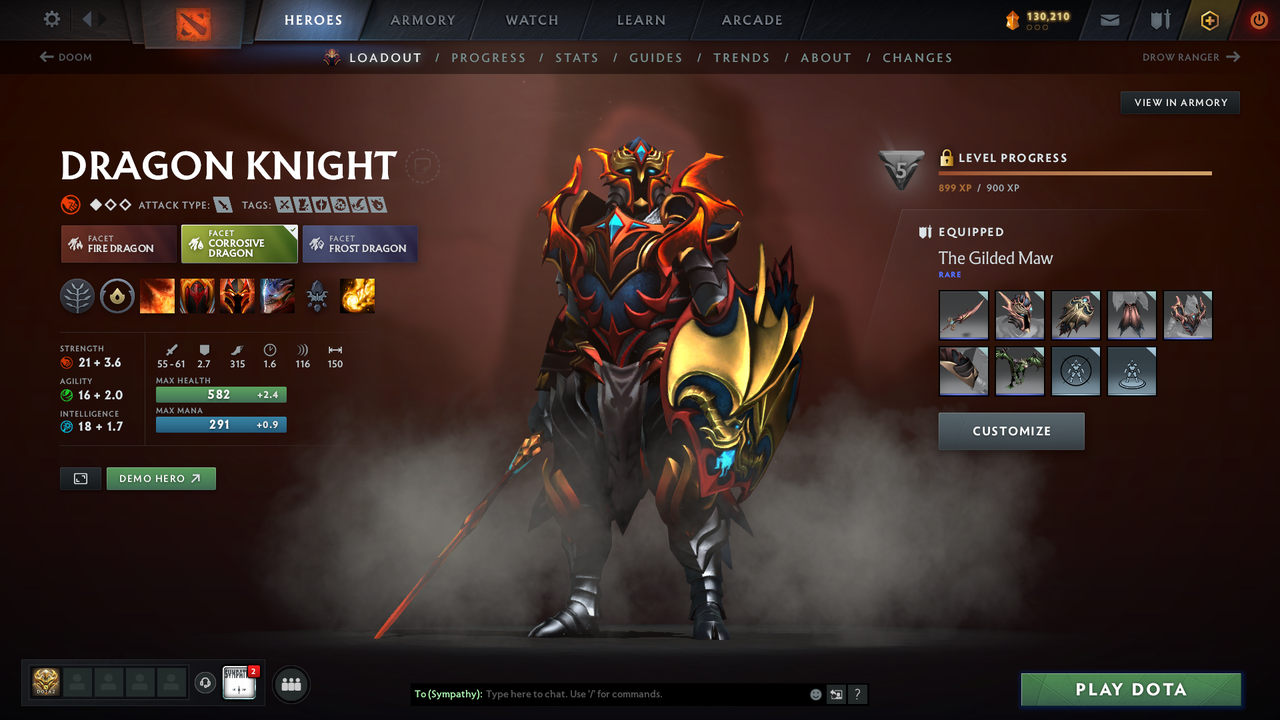Viewport: 1280px width, 720px height.
Task: Open the Breathe Fire ability details
Action: (x=157, y=295)
